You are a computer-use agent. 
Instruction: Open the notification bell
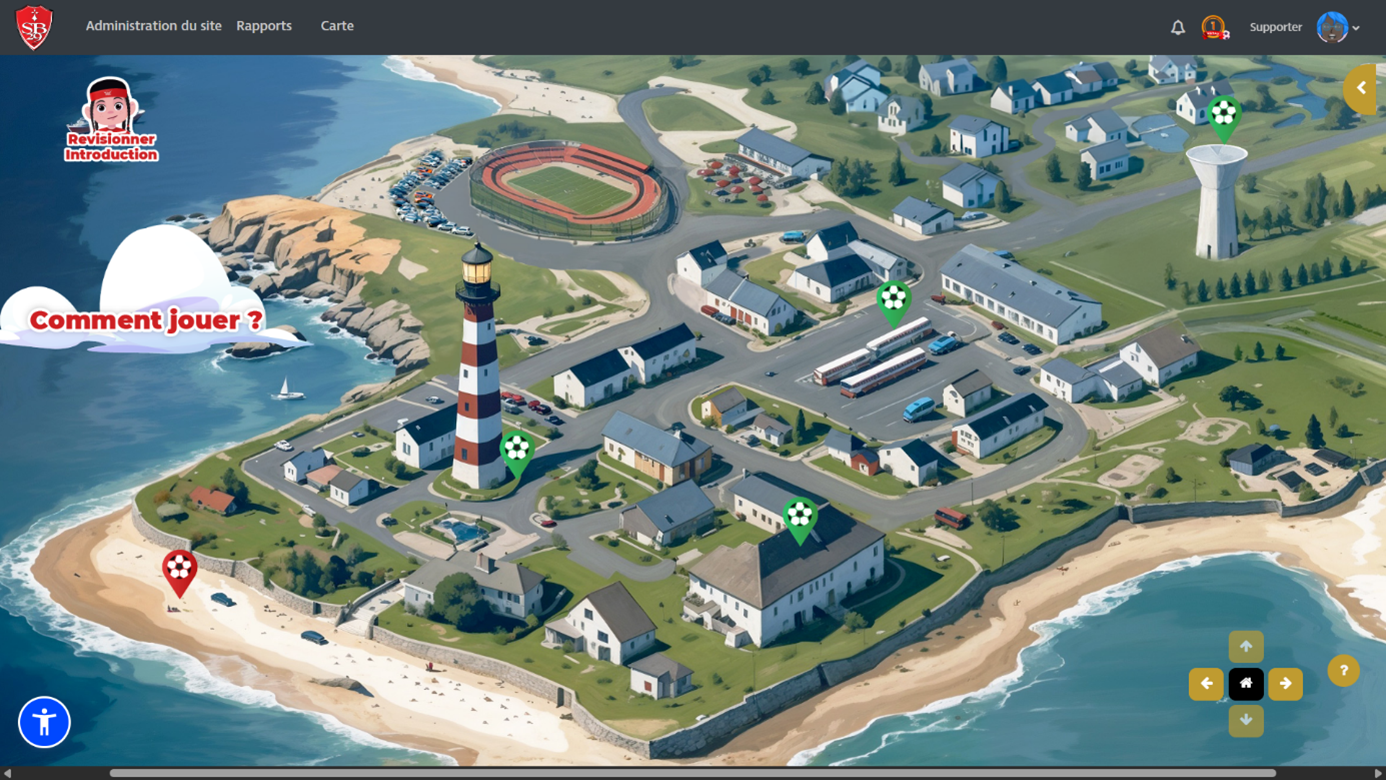[x=1178, y=28]
